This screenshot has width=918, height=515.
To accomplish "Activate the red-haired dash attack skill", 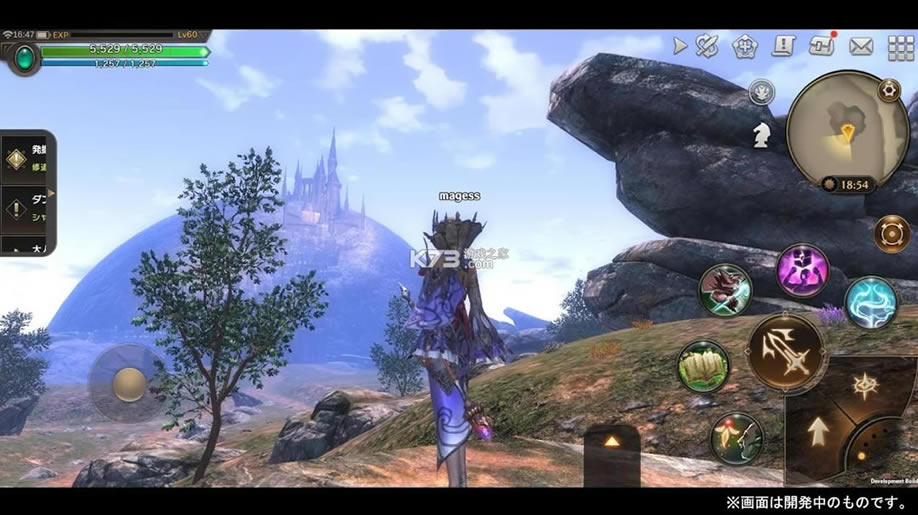I will coord(725,290).
